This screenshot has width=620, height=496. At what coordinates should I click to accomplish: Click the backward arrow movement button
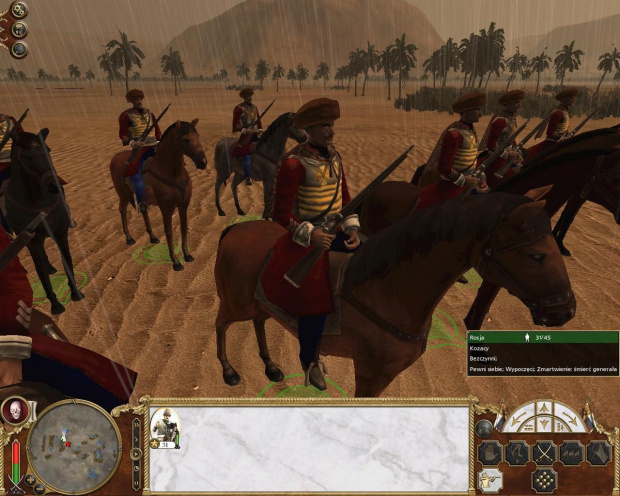point(545,426)
